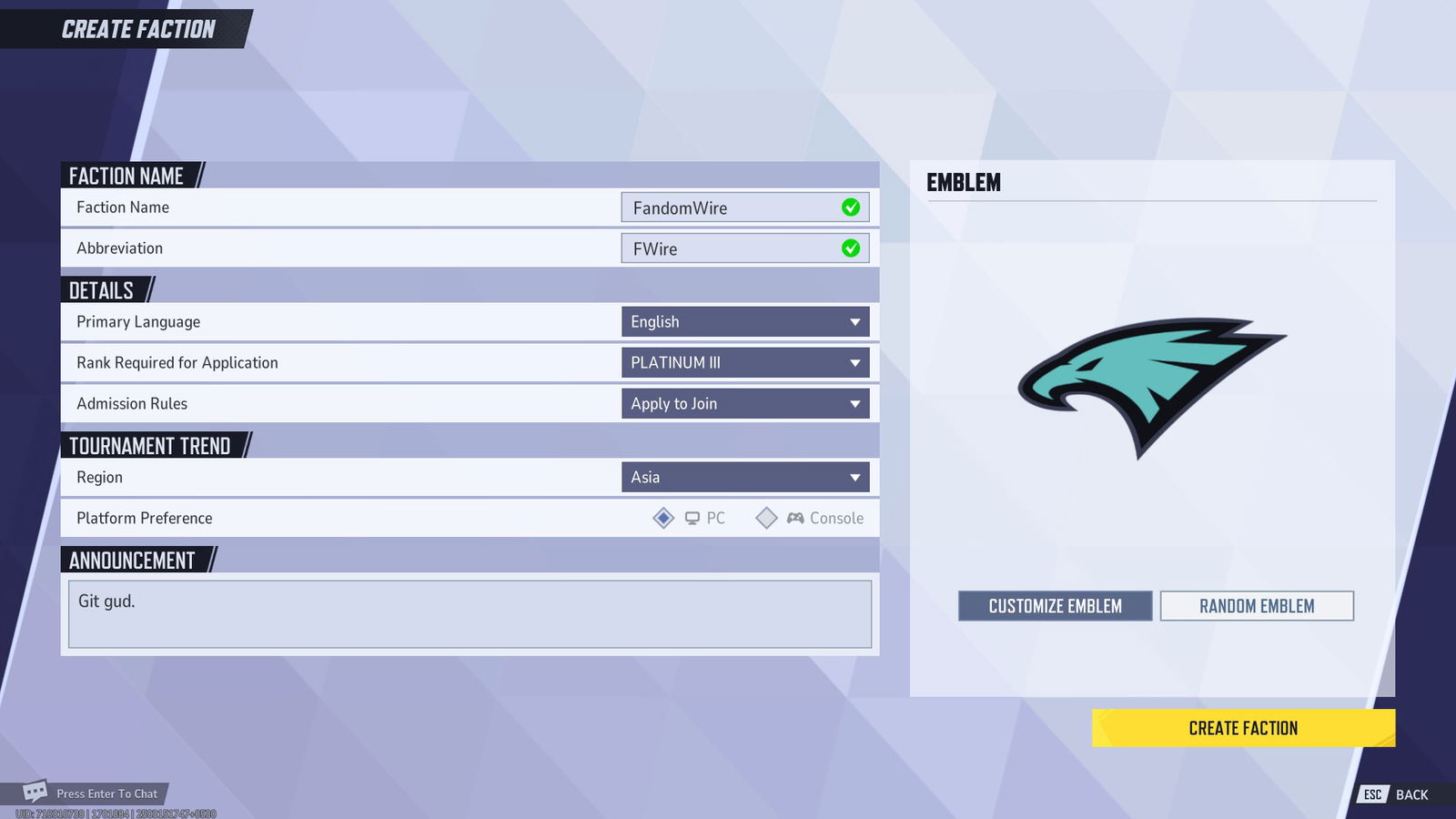Click the Random Emblem button
This screenshot has height=819, width=1456.
pos(1258,605)
